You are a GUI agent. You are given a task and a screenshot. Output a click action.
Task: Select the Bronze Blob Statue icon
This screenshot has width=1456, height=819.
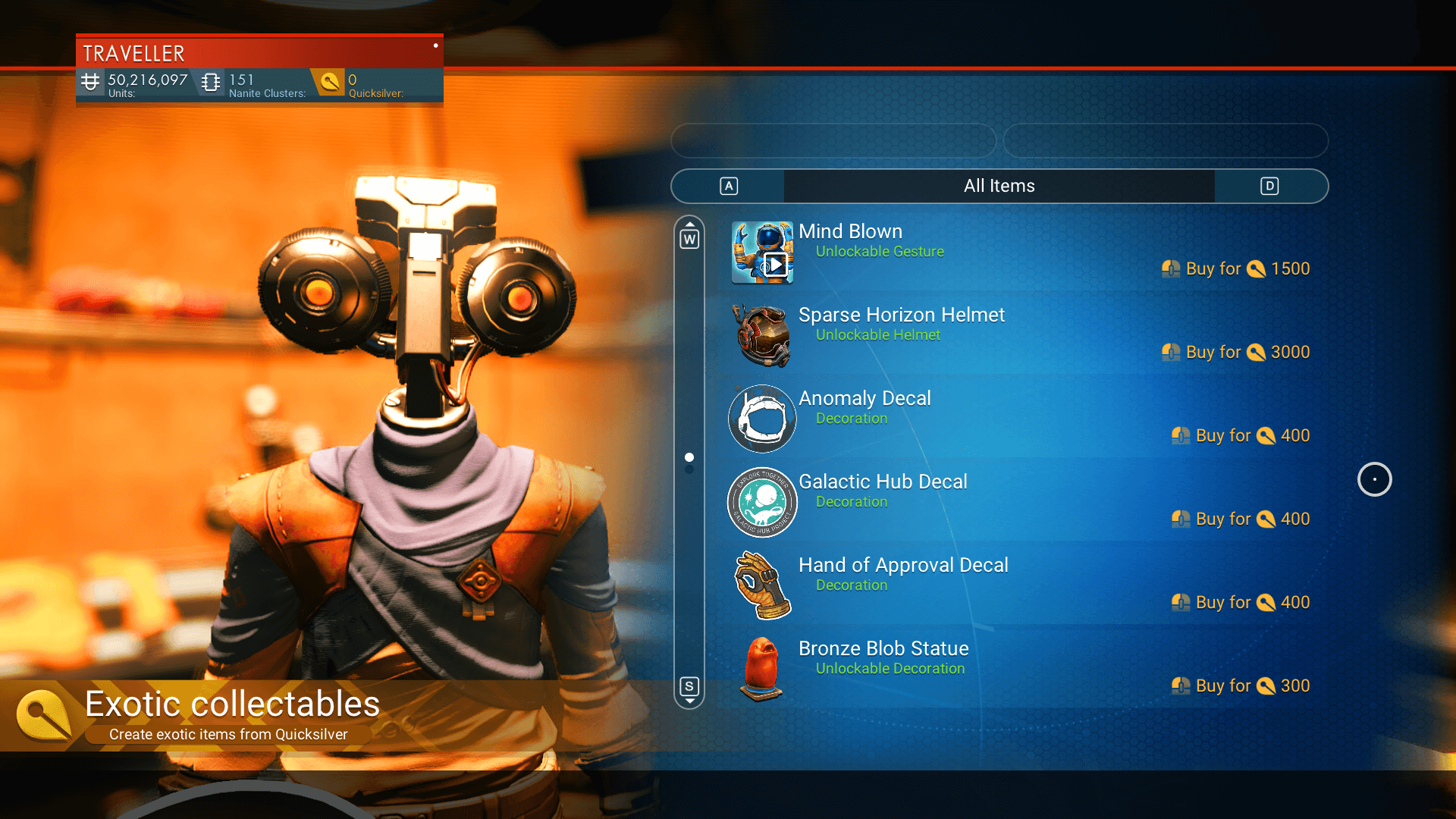point(761,669)
